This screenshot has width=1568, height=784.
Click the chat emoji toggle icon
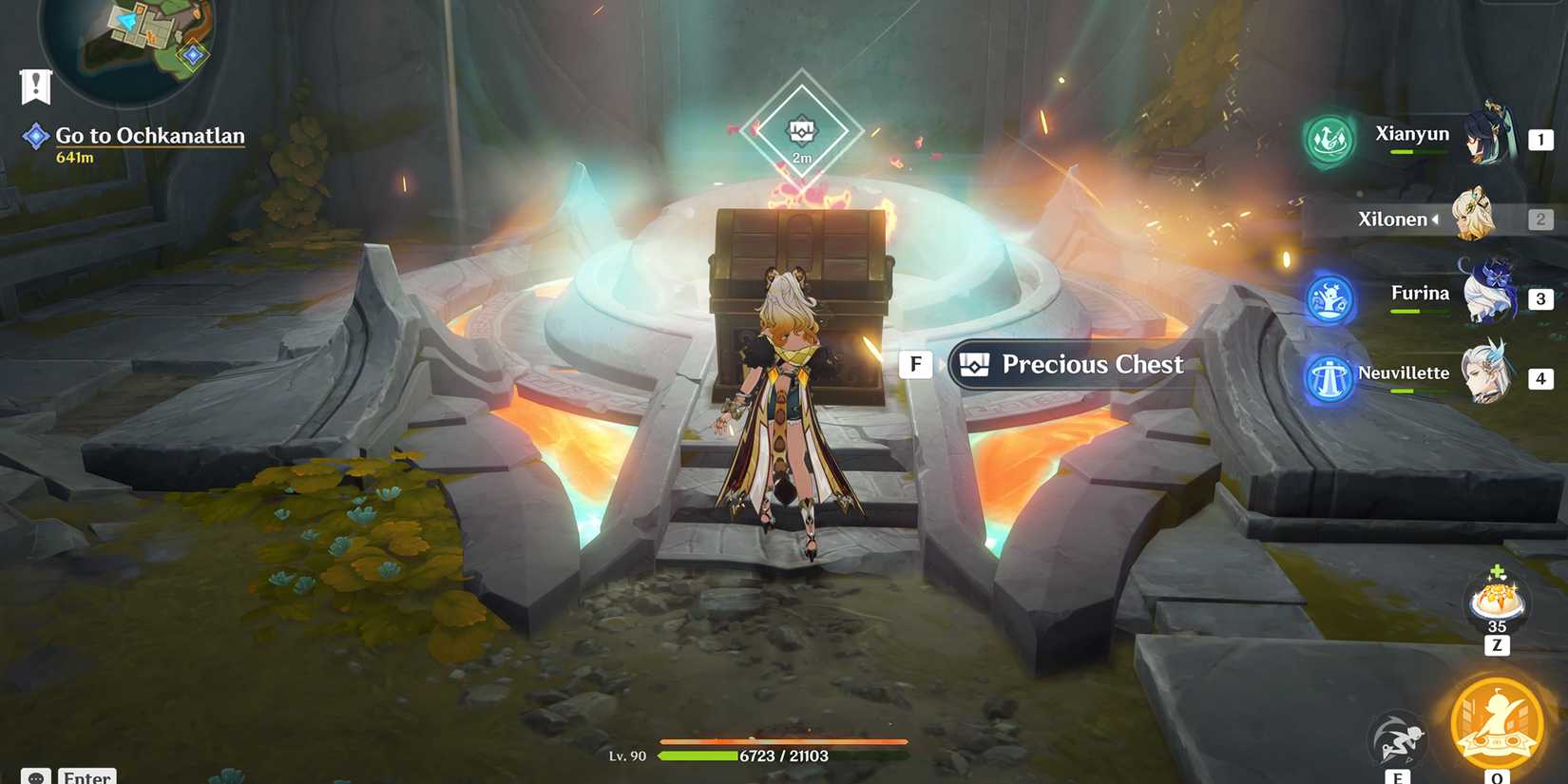pos(35,776)
